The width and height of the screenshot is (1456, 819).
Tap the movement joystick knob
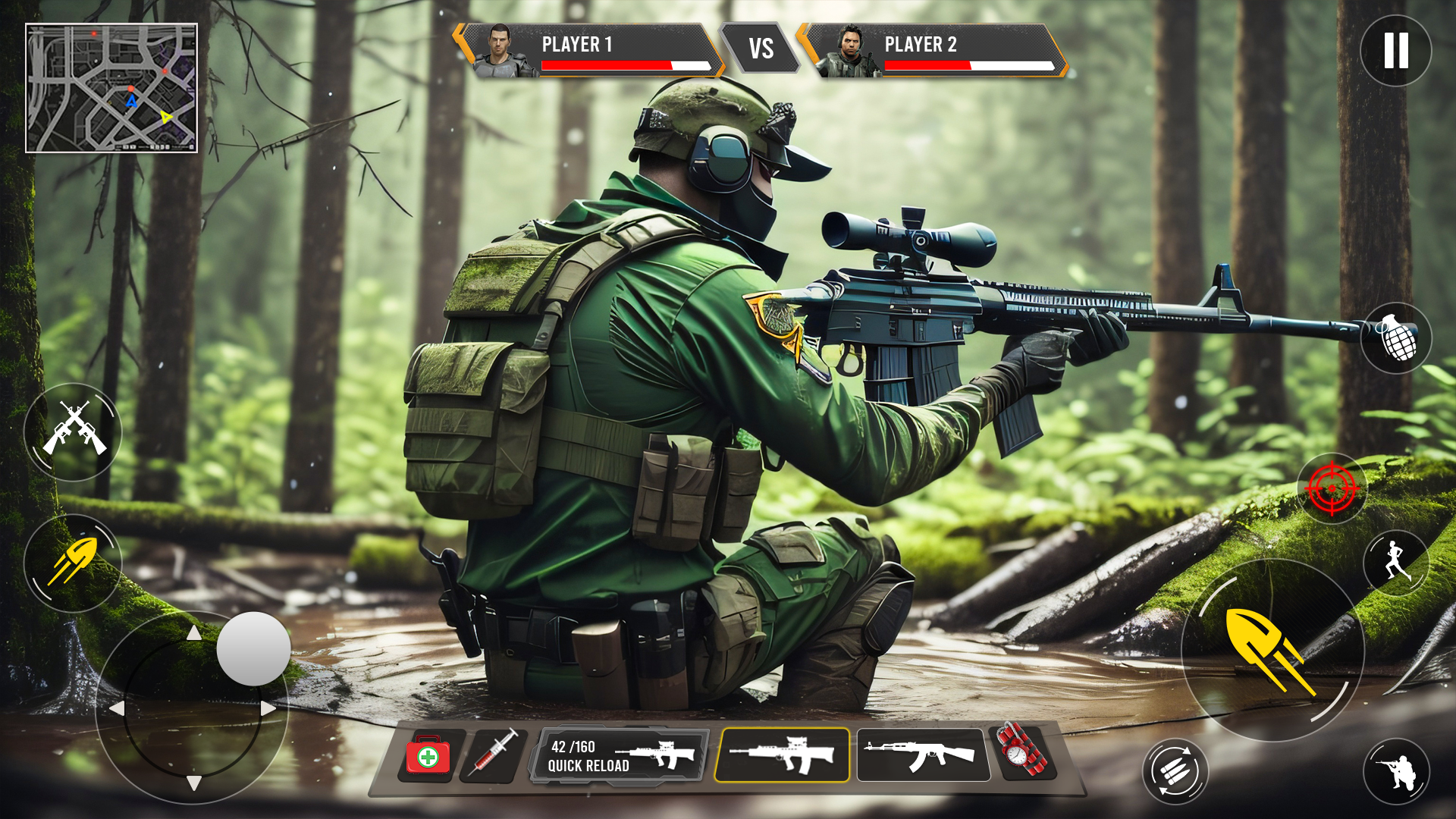point(253,649)
